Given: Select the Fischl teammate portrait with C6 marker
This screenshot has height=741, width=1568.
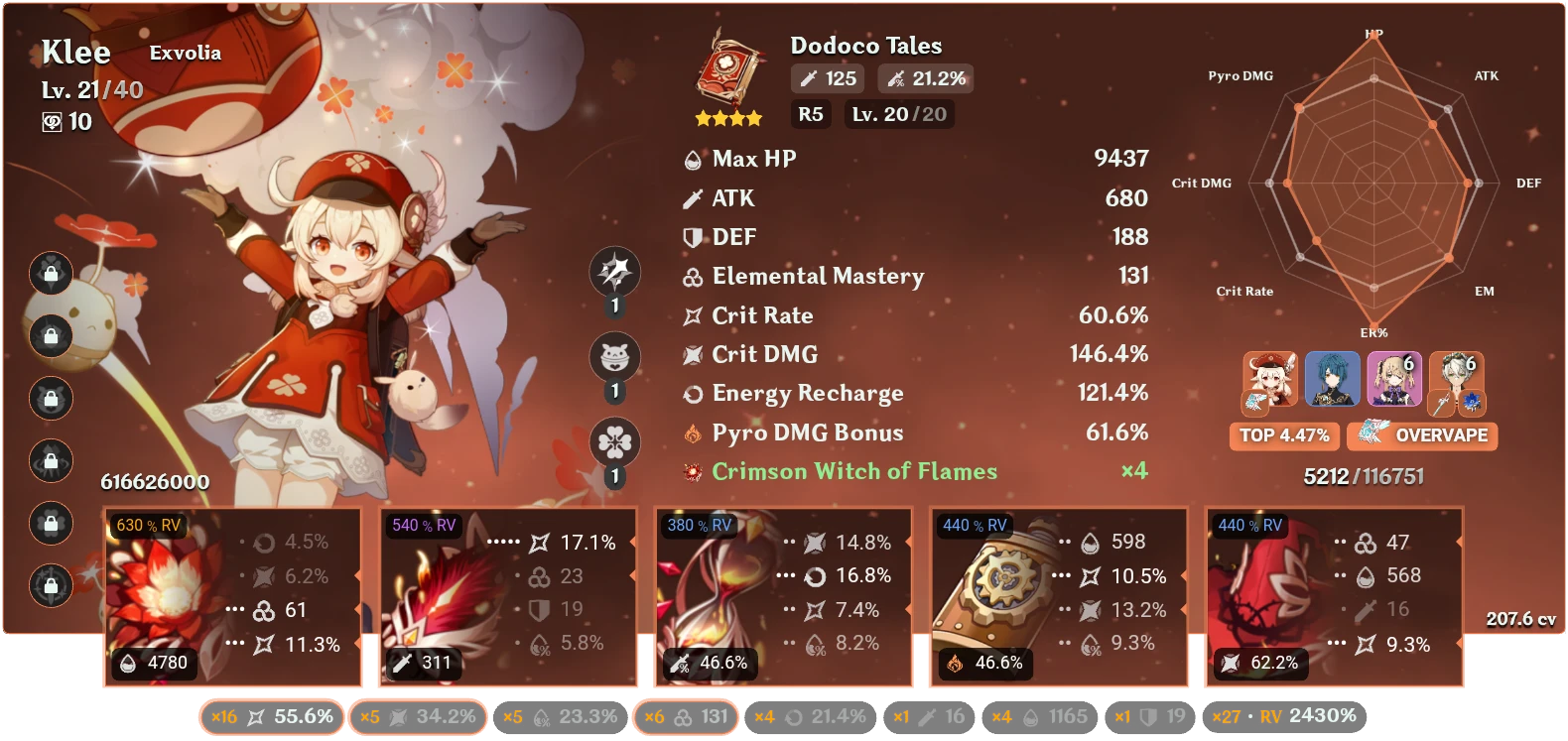Looking at the screenshot, I should click(x=1393, y=378).
